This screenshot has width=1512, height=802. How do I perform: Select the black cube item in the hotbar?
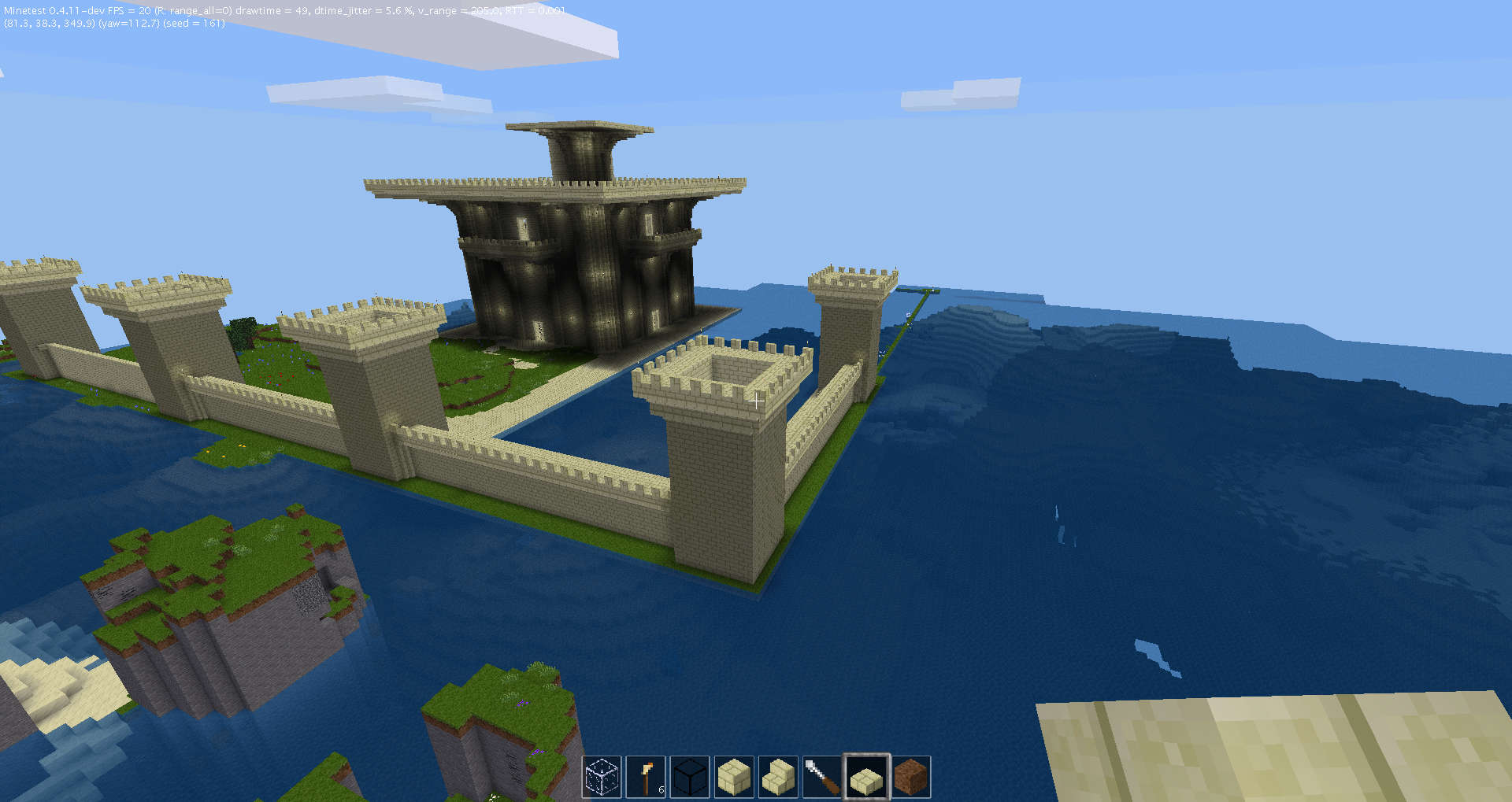click(691, 775)
